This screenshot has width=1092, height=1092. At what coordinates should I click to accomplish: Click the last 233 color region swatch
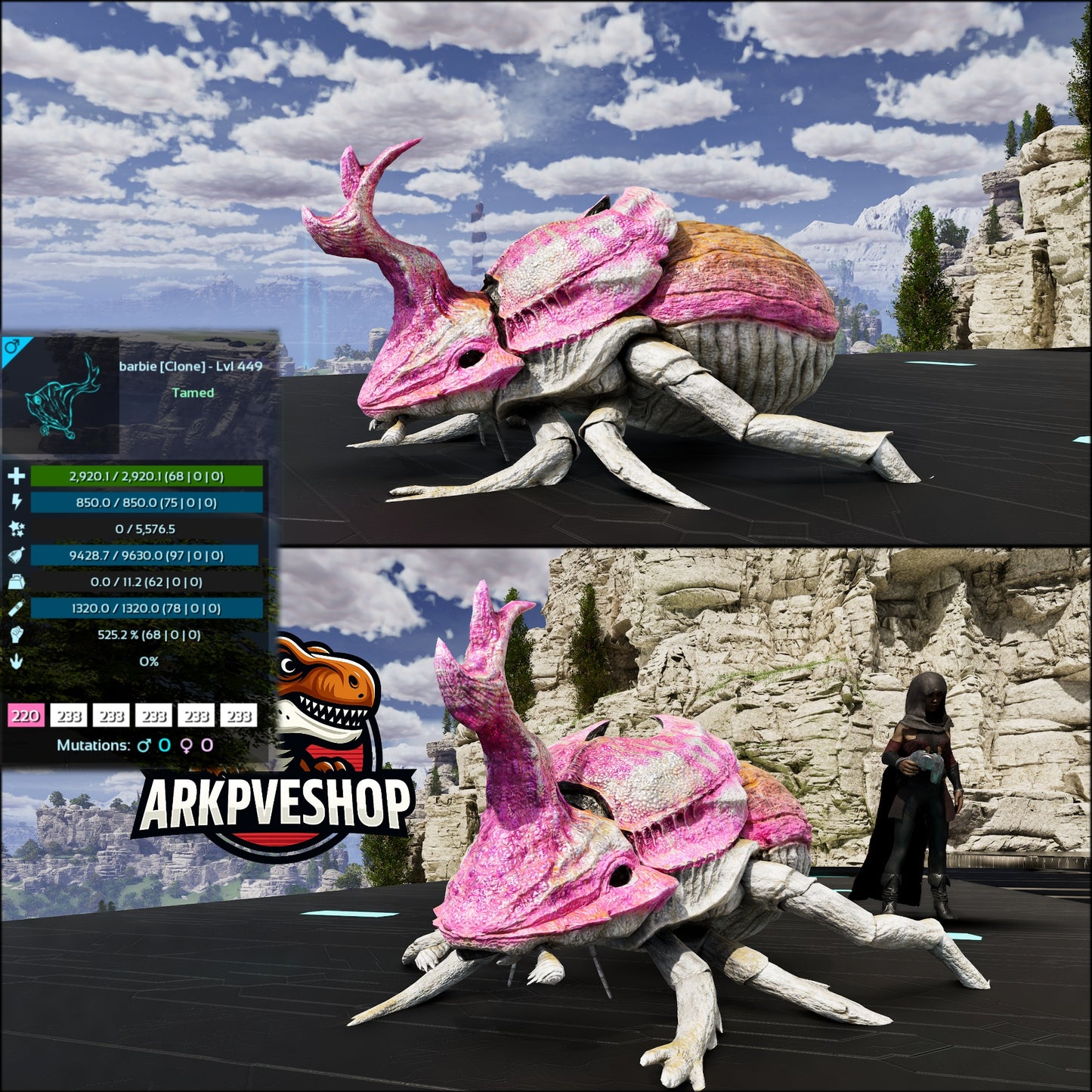(x=238, y=713)
